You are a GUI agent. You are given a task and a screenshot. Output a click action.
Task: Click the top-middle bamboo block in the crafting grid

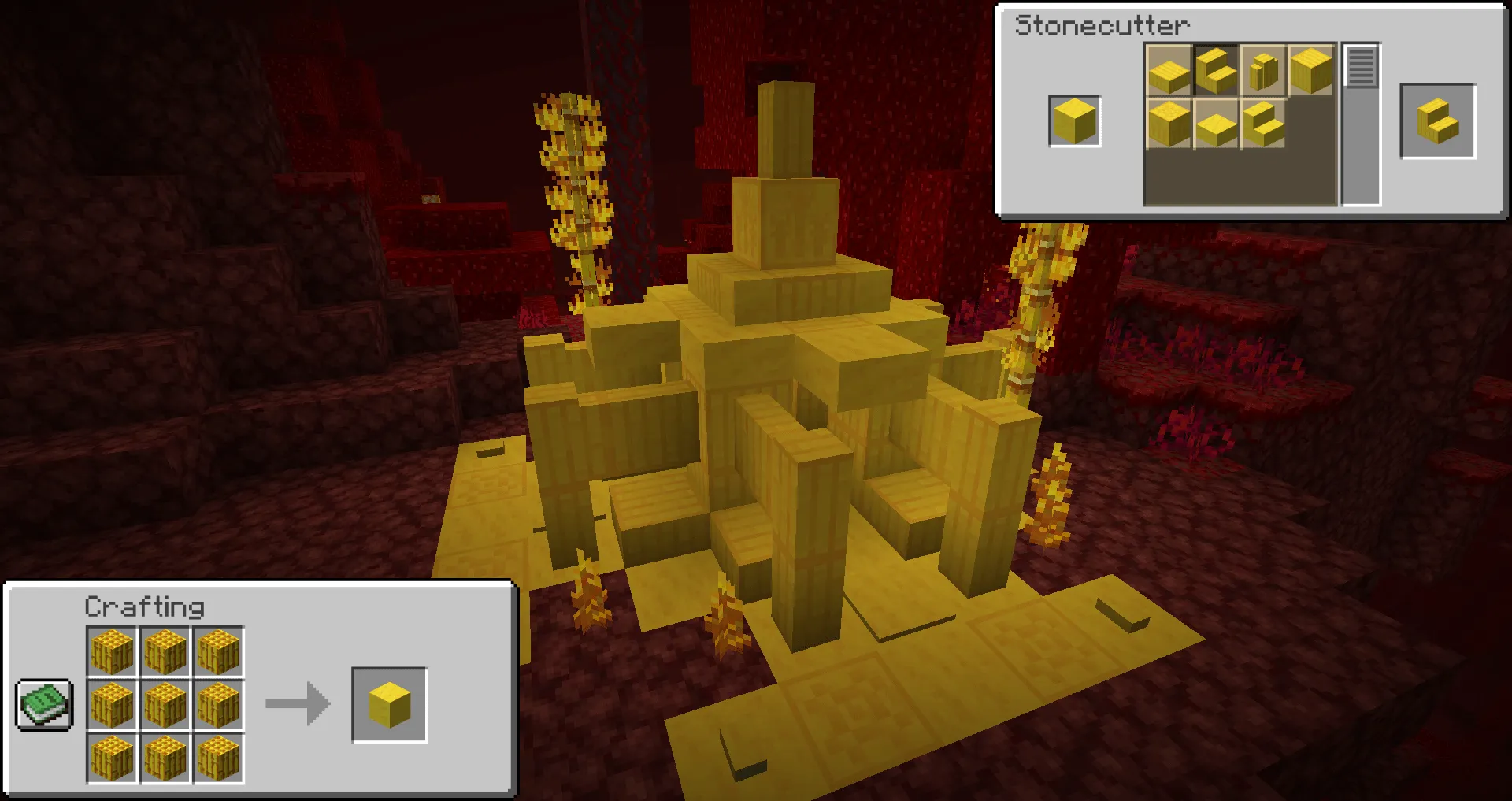[x=166, y=650]
